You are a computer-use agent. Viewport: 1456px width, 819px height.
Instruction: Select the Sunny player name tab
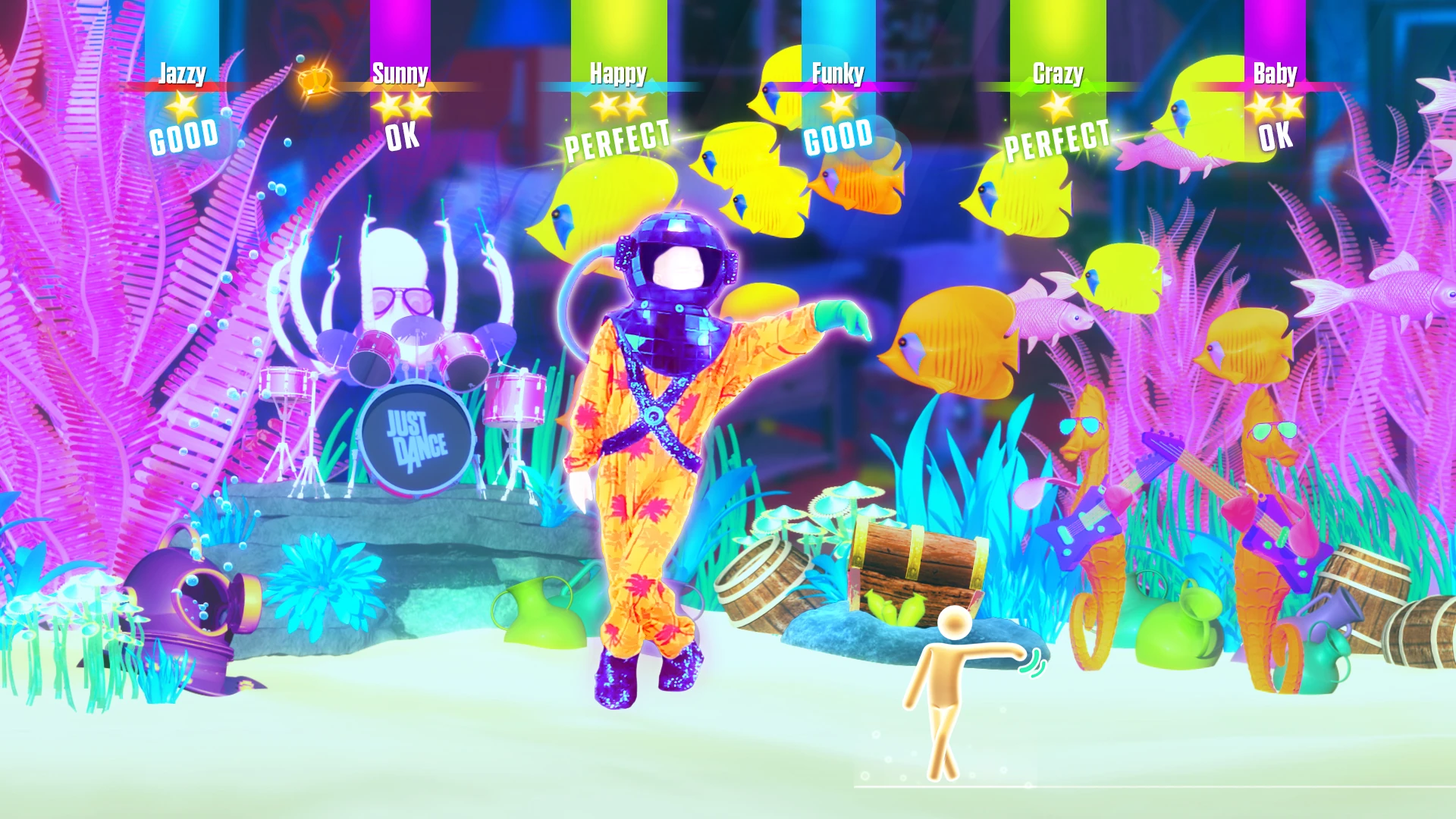(401, 74)
